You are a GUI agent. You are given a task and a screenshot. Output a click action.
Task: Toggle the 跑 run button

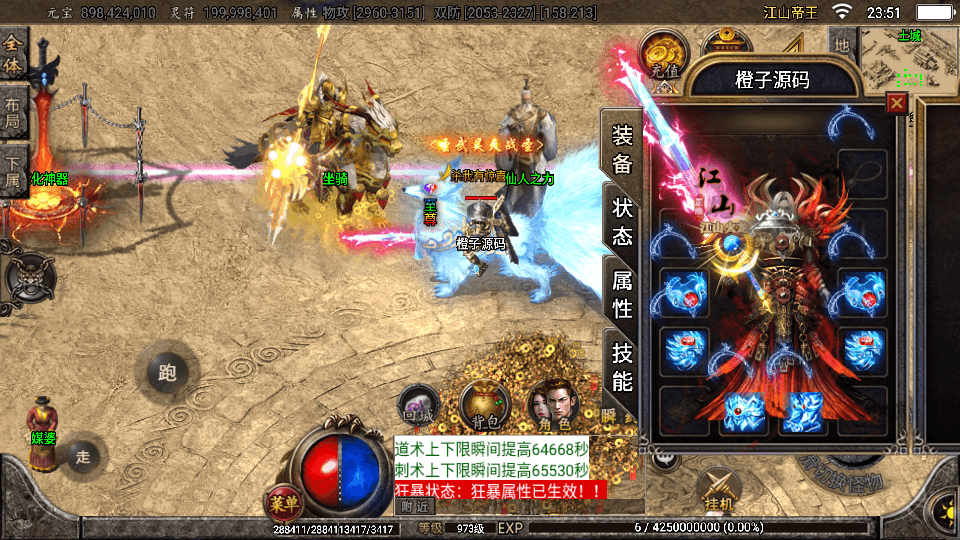pos(167,374)
